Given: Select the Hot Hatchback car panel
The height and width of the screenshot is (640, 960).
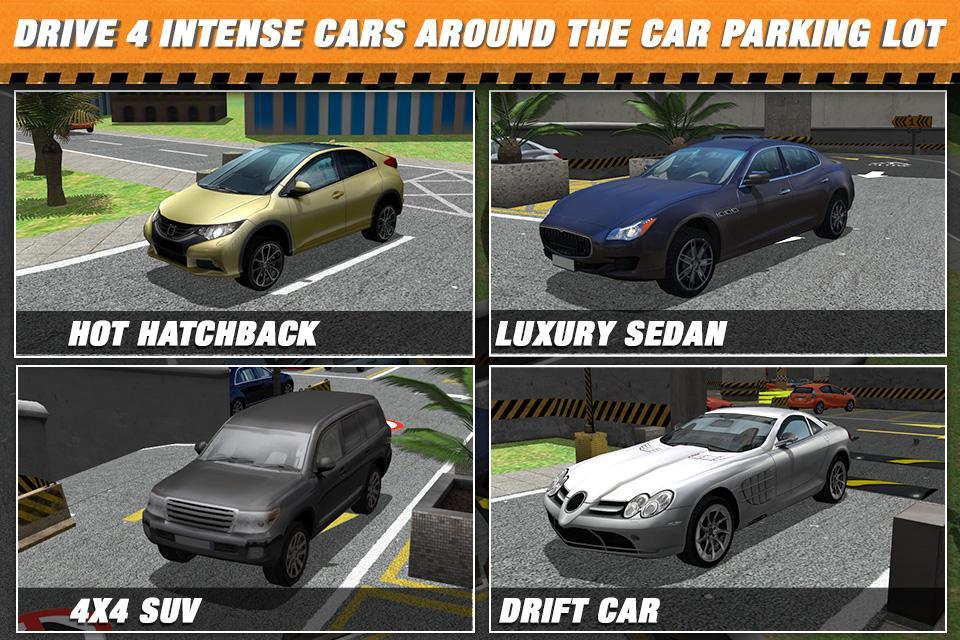Looking at the screenshot, I should 244,222.
